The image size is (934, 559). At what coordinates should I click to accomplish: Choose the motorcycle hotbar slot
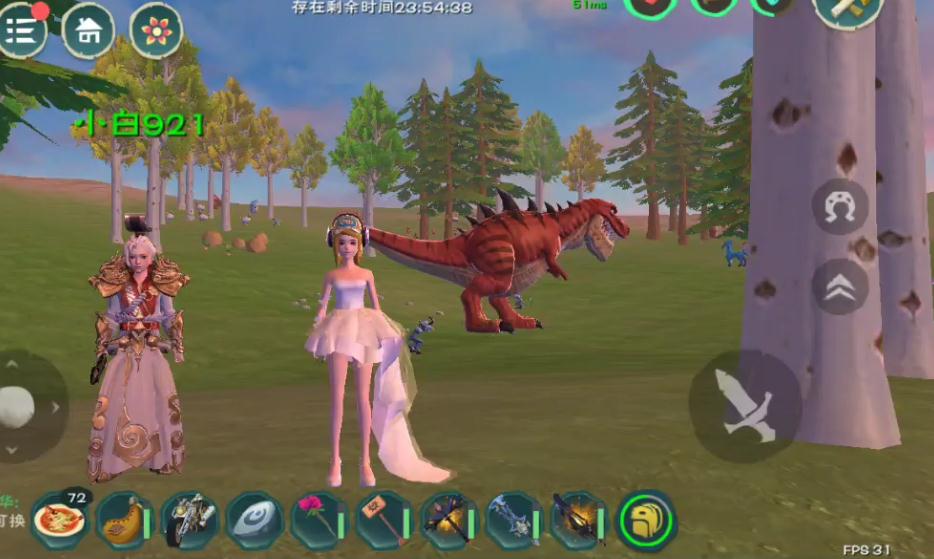coord(190,521)
